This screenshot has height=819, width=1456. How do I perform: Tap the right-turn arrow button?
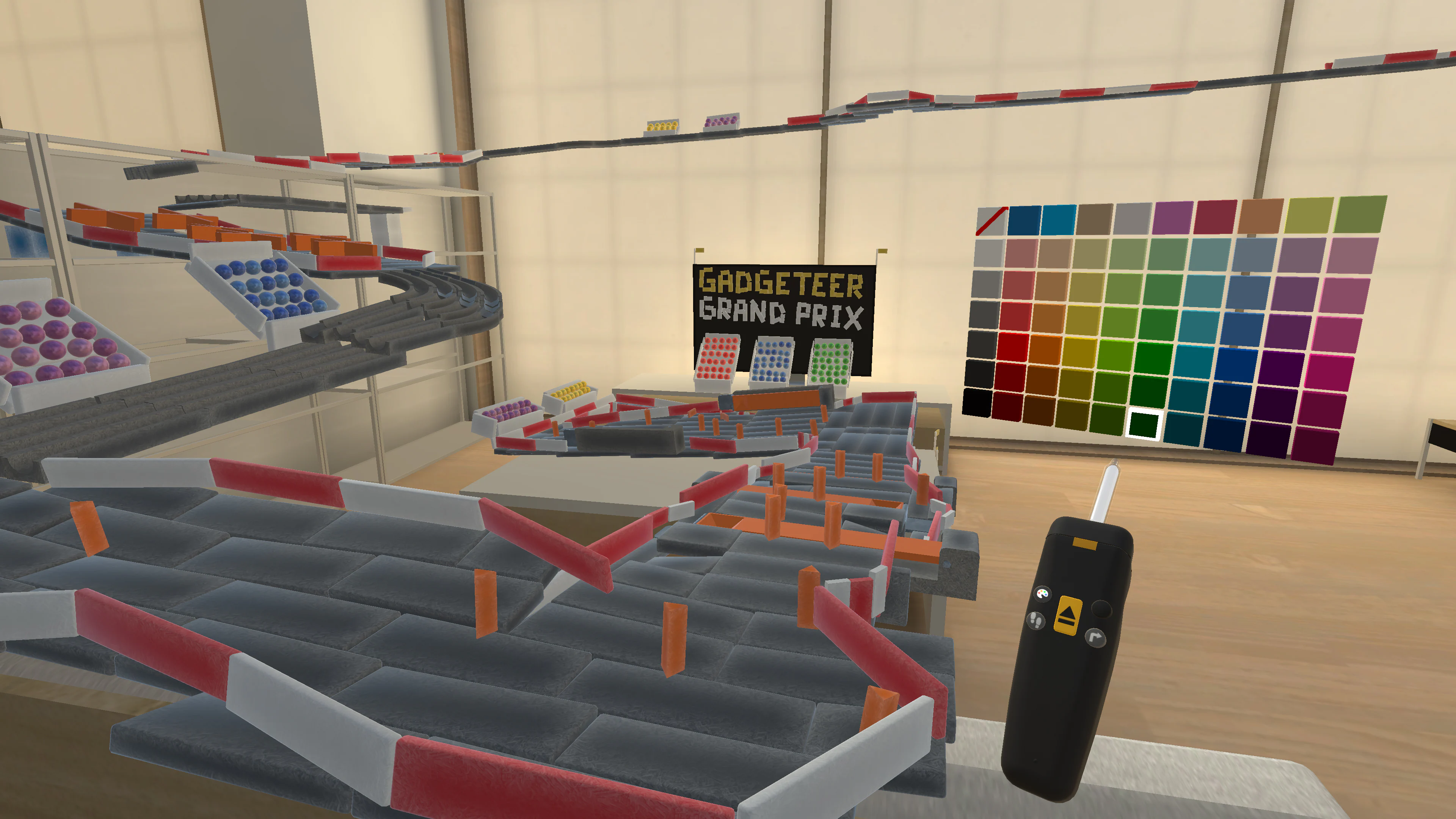(1096, 637)
